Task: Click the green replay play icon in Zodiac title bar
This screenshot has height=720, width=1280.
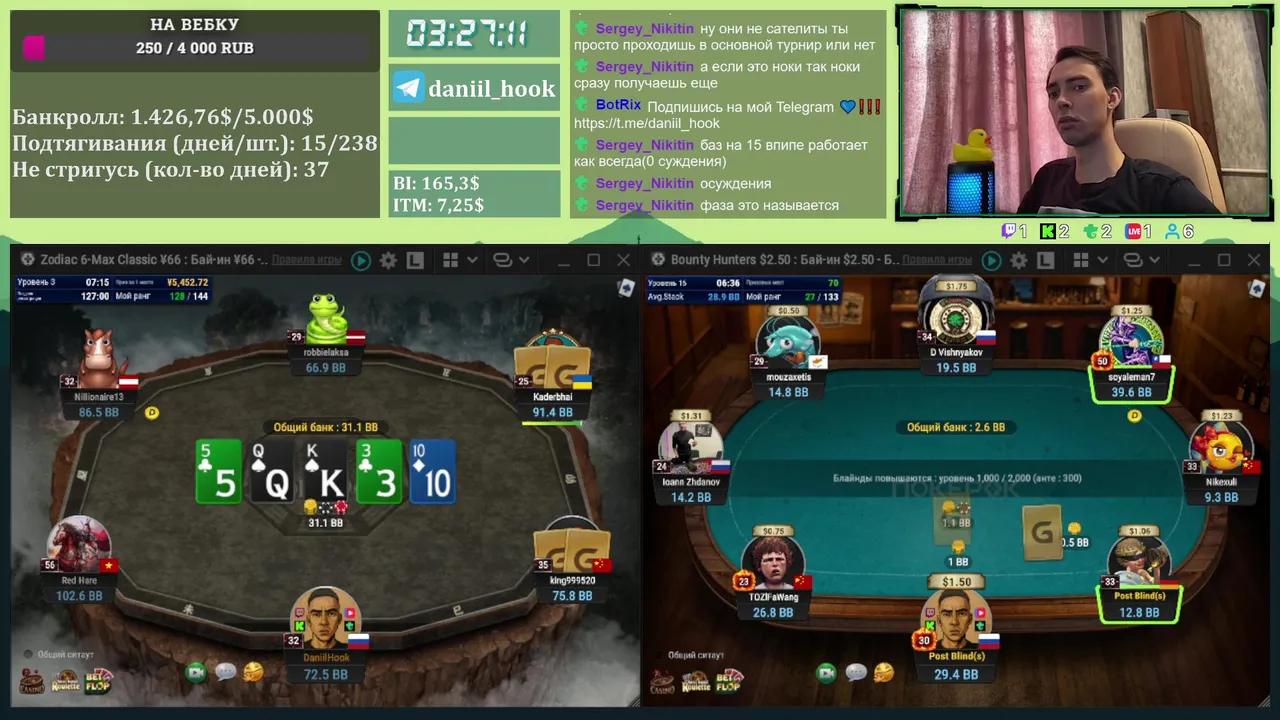Action: click(x=360, y=260)
